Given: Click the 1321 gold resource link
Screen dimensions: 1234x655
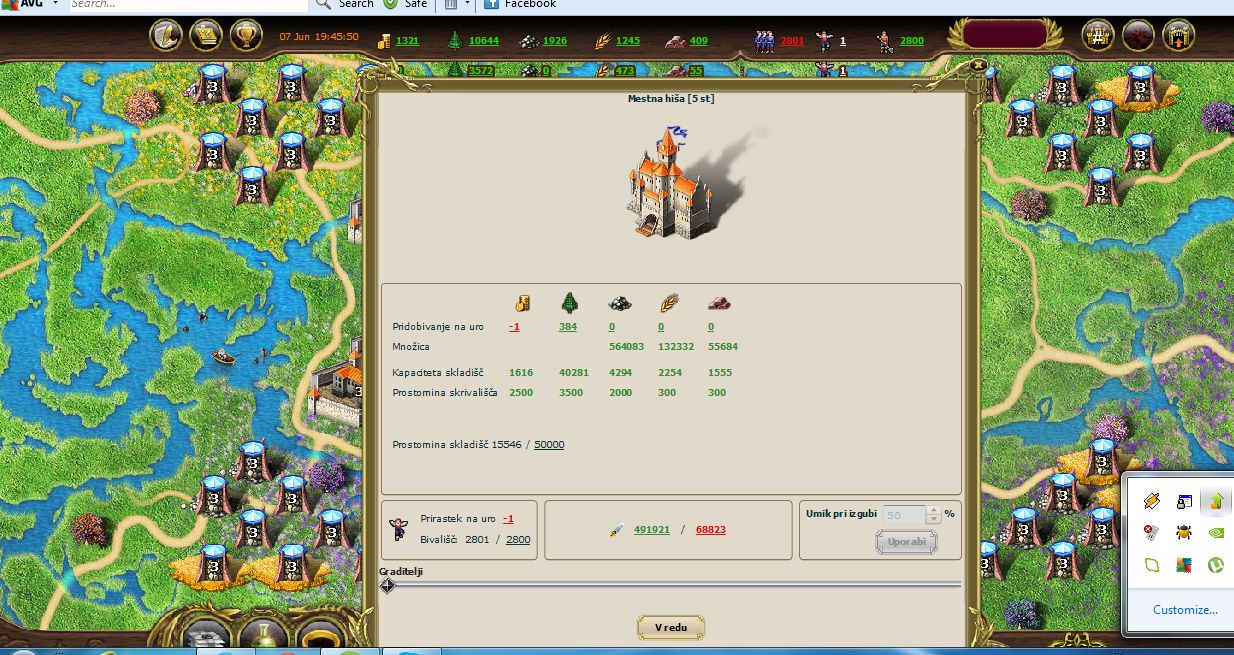Looking at the screenshot, I should (407, 41).
